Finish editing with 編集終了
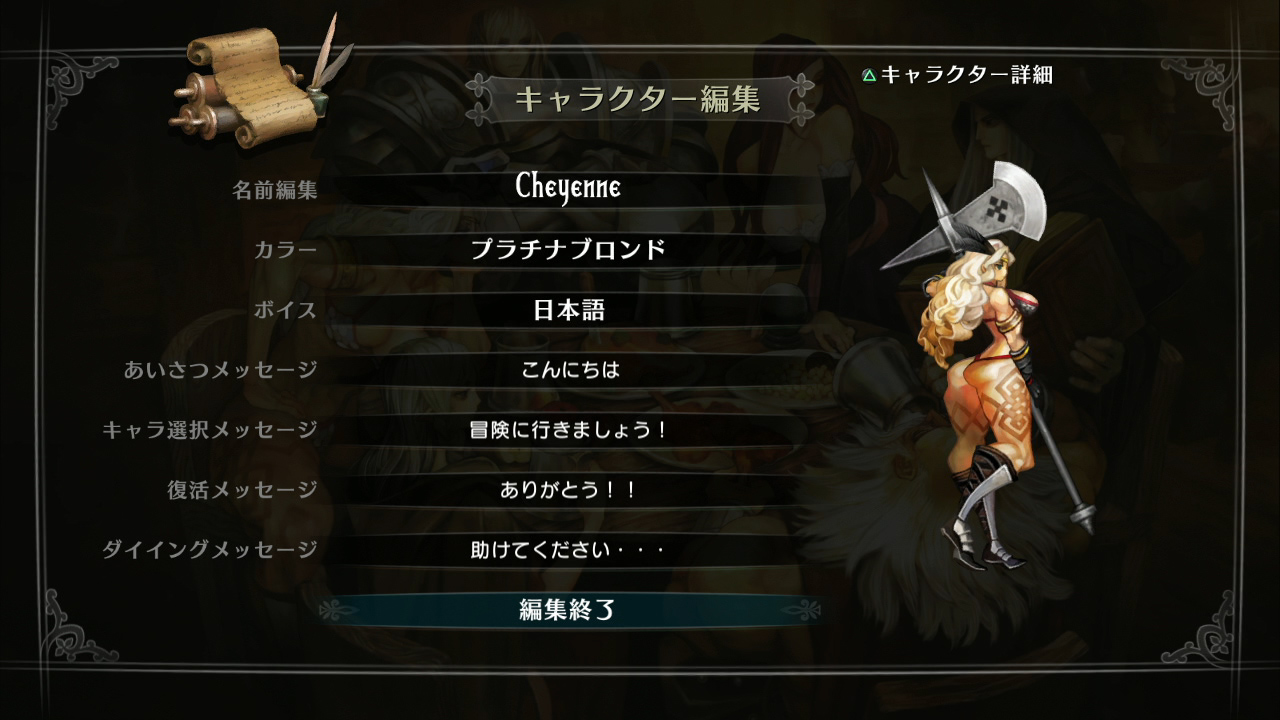 [x=568, y=610]
